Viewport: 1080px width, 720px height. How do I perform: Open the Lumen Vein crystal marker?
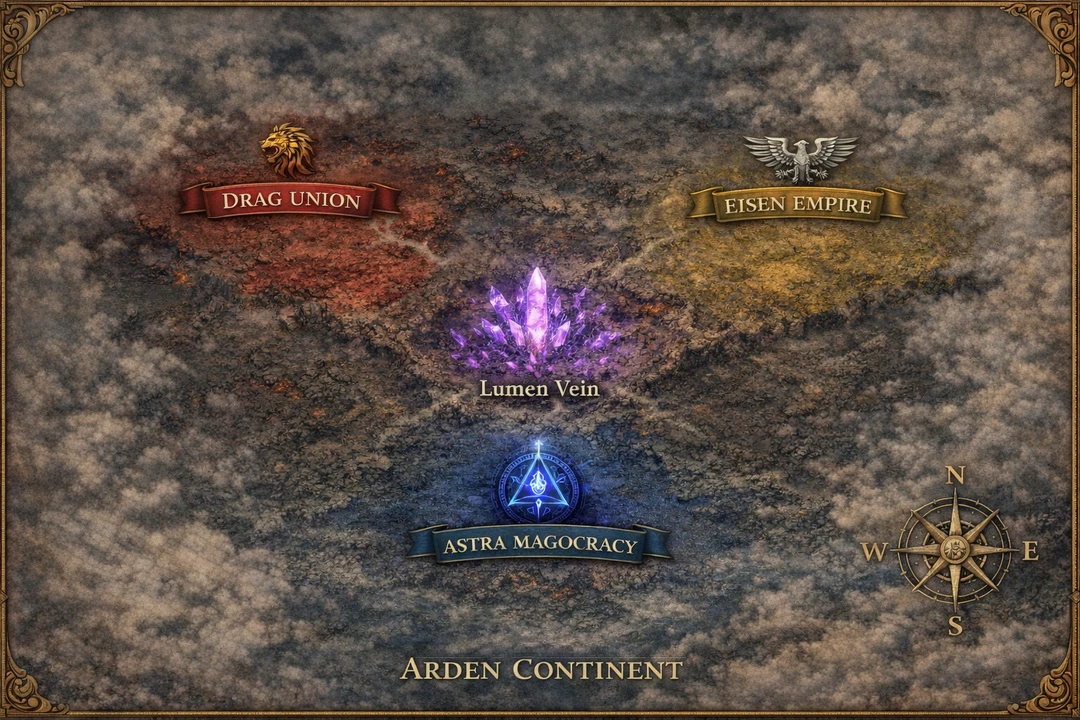point(538,320)
